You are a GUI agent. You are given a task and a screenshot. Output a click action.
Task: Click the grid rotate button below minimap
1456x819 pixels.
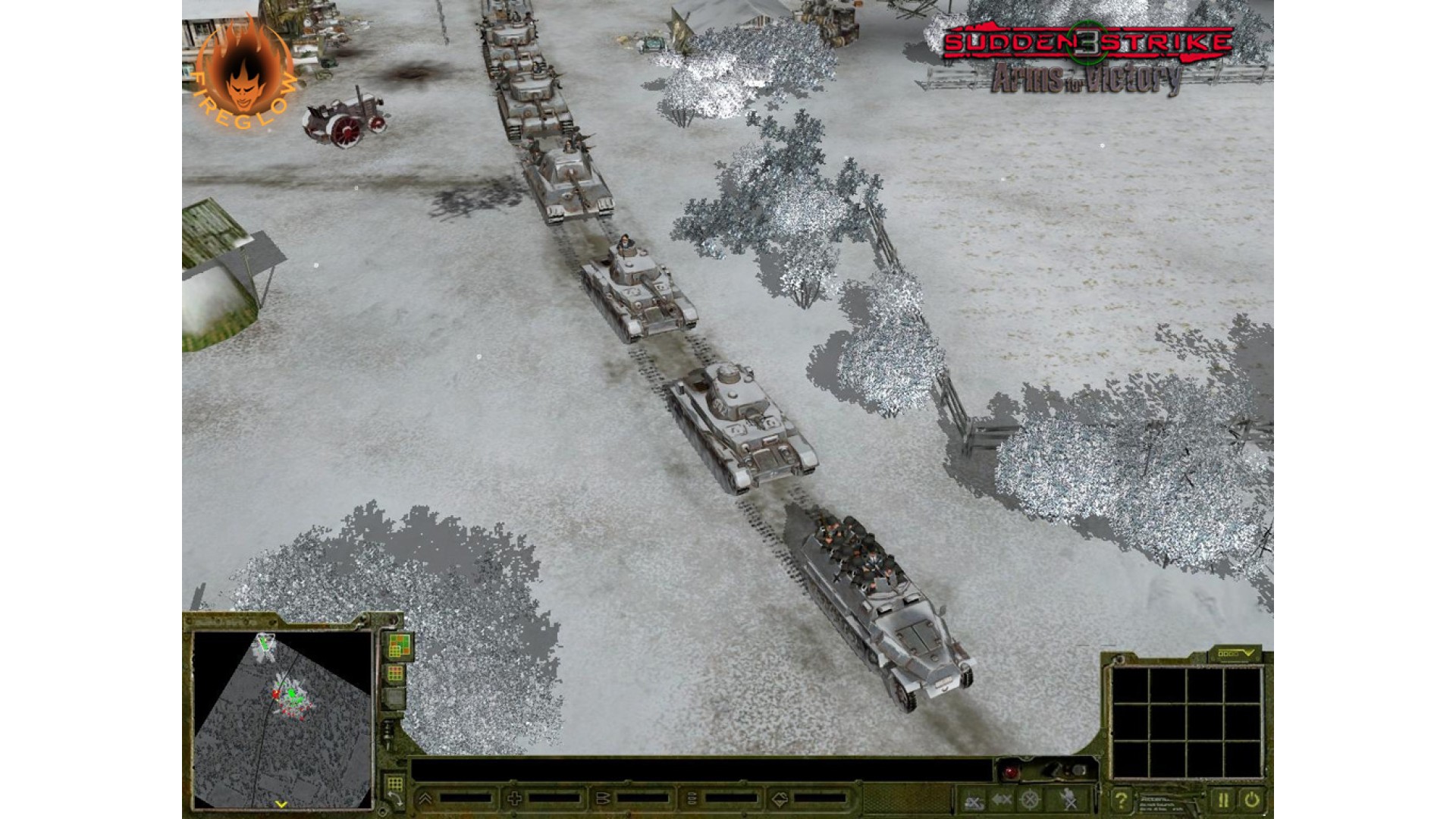394,789
